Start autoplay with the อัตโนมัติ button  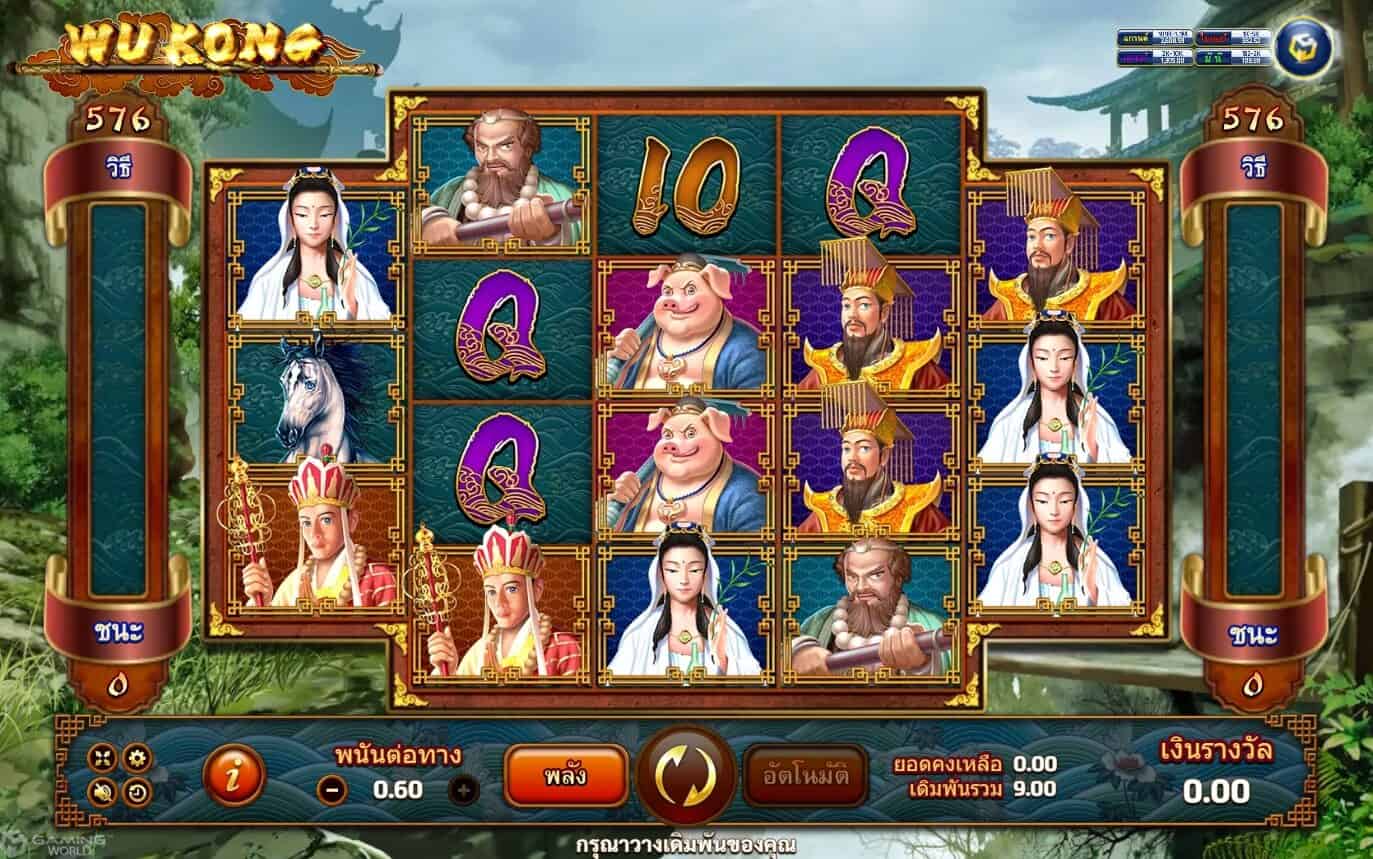[x=805, y=775]
